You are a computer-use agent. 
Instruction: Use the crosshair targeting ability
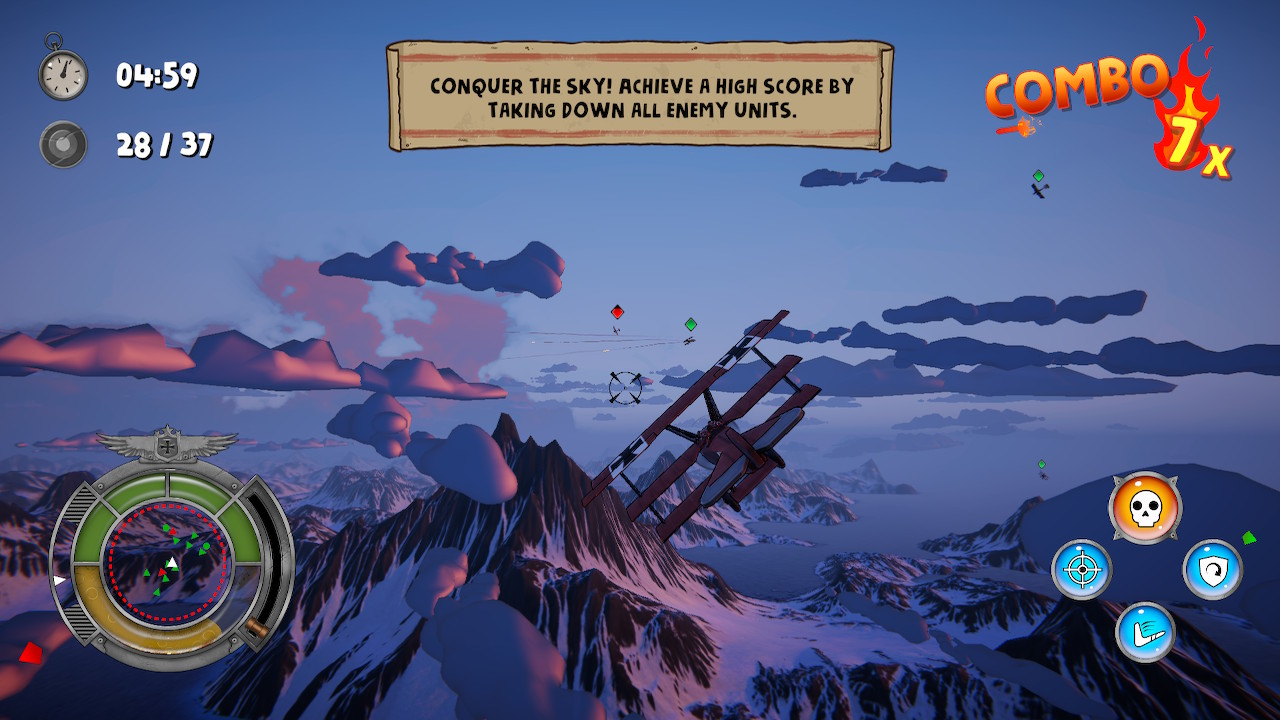[1081, 570]
